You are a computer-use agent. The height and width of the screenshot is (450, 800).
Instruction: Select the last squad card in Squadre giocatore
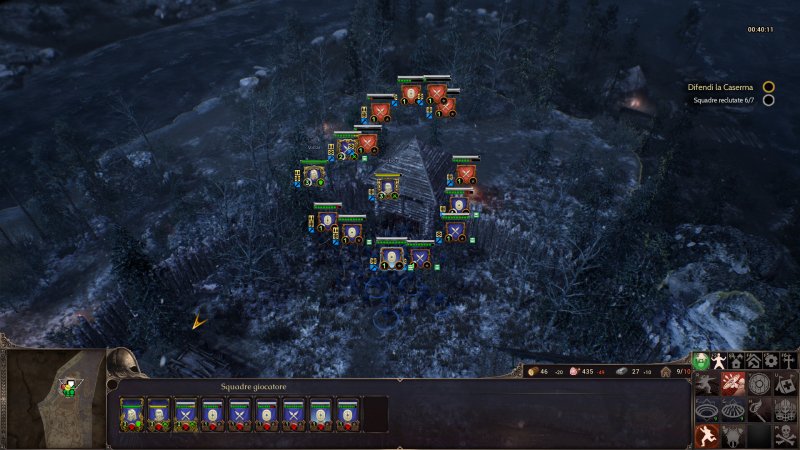[x=347, y=413]
